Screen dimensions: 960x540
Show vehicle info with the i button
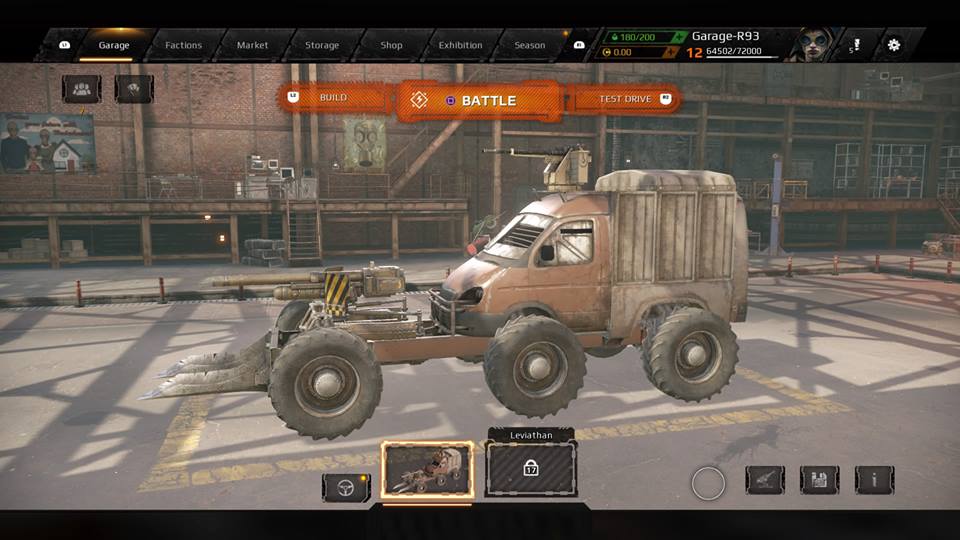coord(874,480)
